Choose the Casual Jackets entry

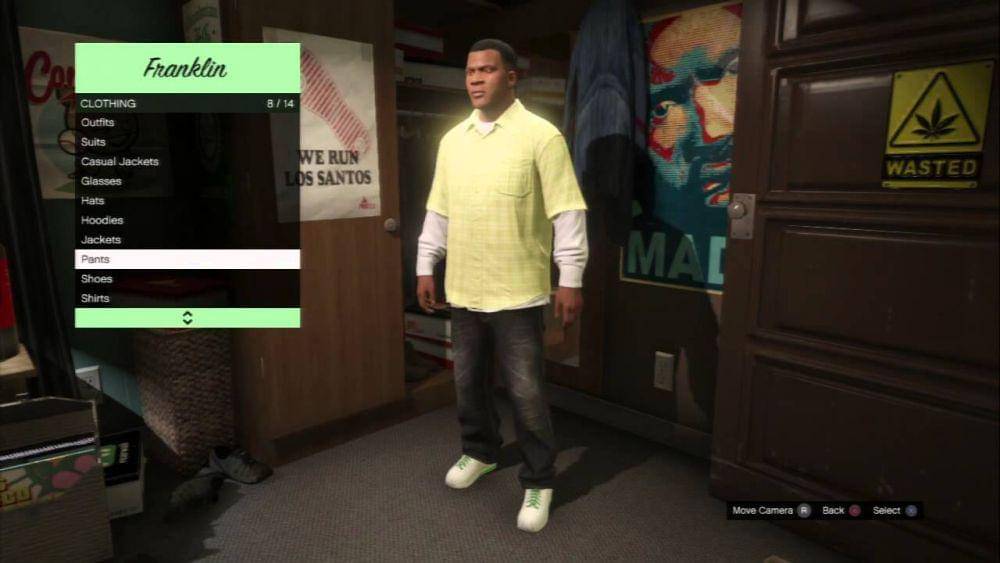pyautogui.click(x=120, y=161)
